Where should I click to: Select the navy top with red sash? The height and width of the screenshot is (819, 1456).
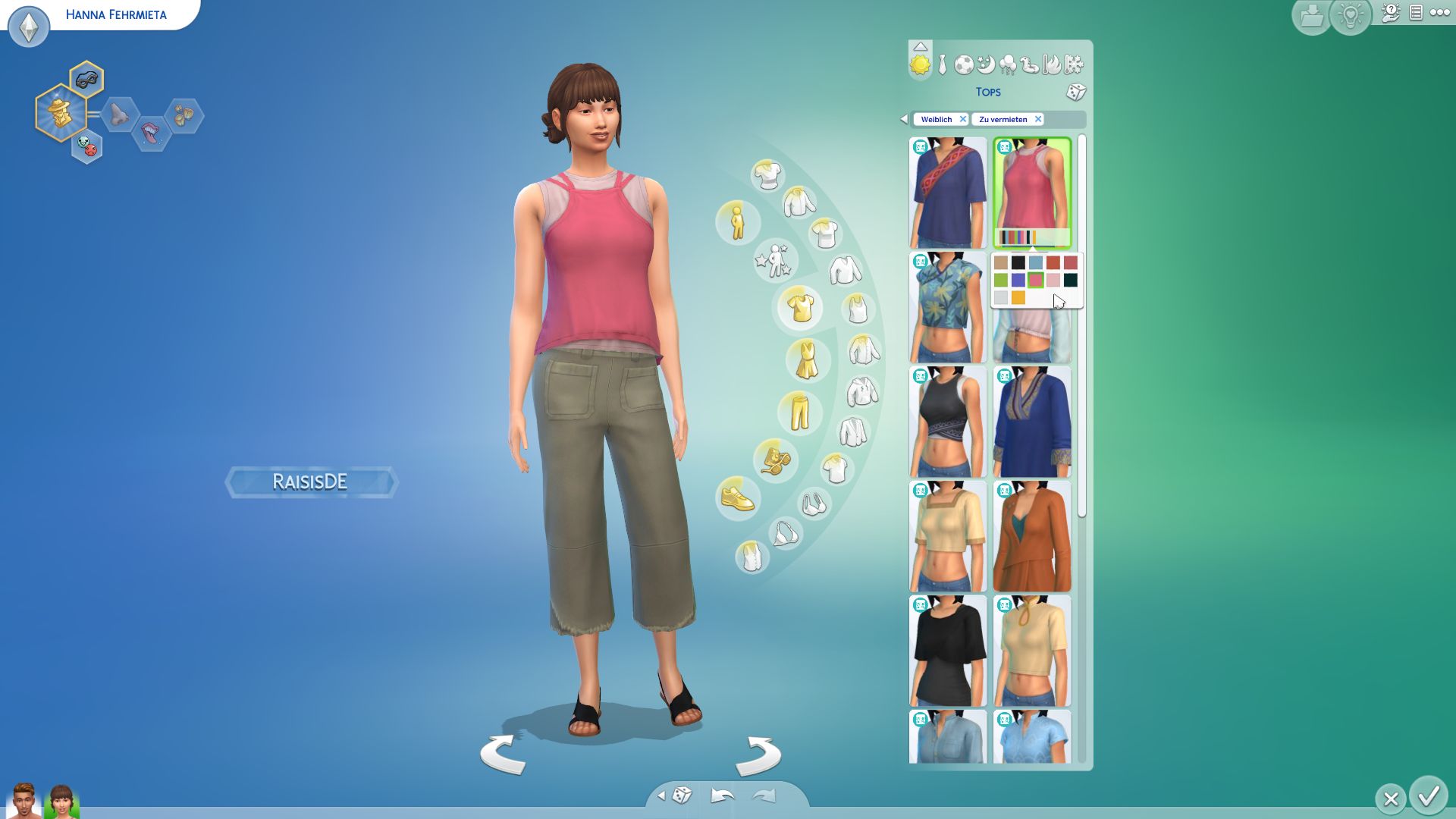(x=948, y=193)
